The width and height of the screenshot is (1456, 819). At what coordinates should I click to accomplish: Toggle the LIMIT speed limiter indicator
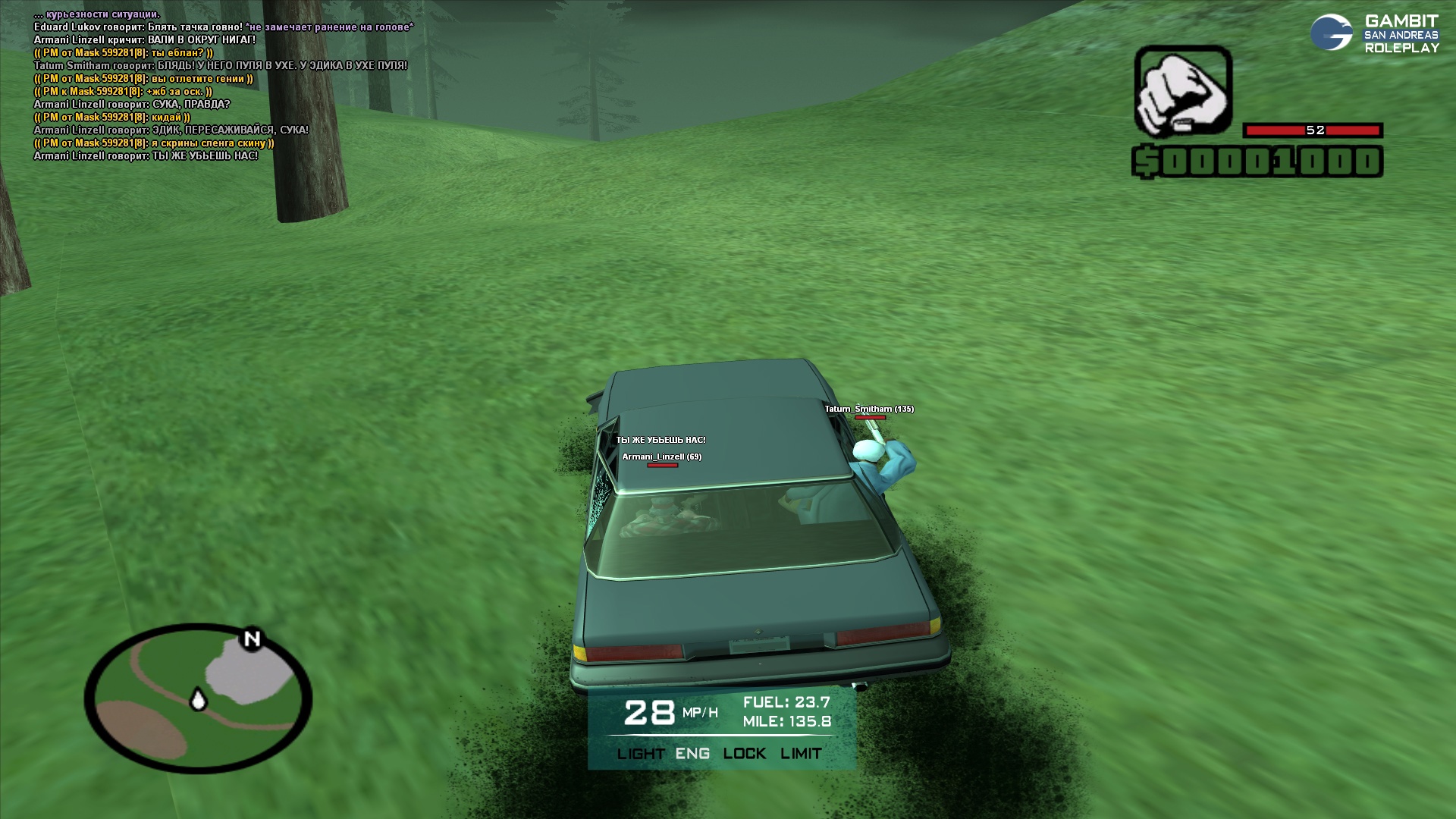pos(801,754)
